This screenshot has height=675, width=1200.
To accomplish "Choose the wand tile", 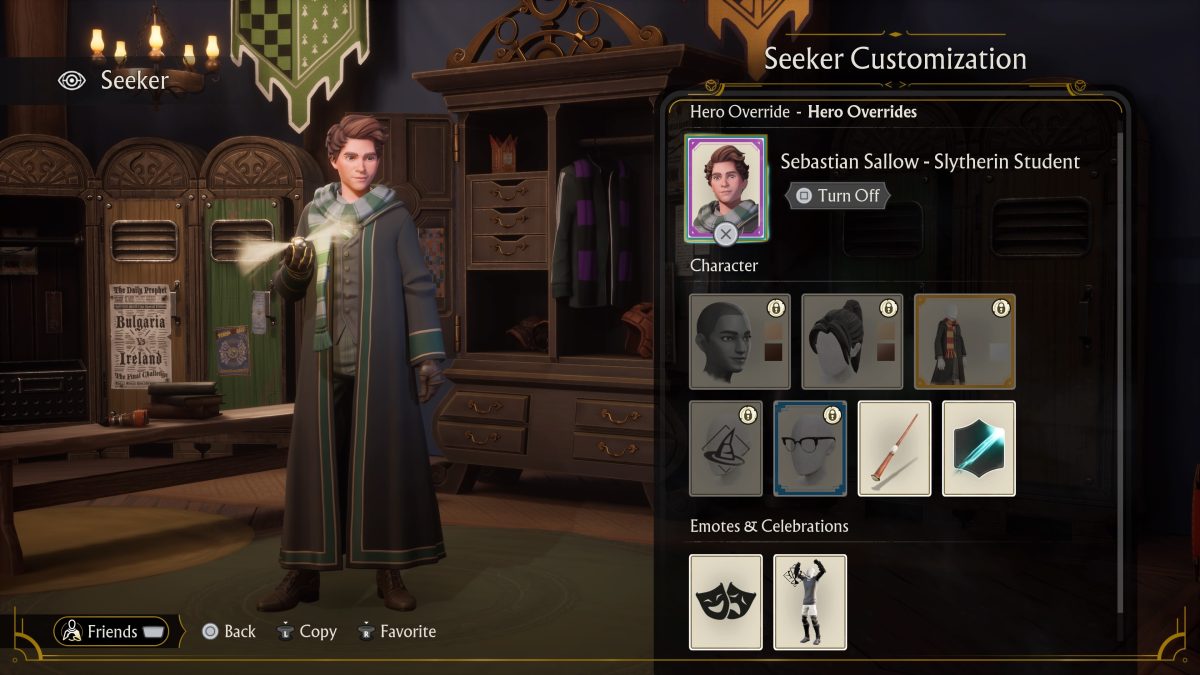I will (894, 448).
